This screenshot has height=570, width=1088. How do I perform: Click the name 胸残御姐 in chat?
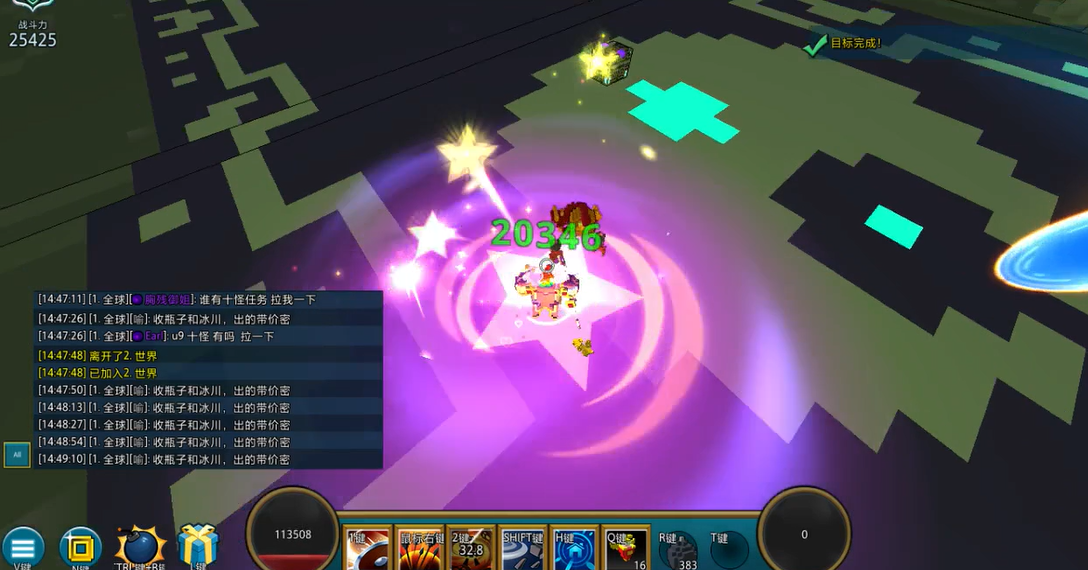(167, 300)
